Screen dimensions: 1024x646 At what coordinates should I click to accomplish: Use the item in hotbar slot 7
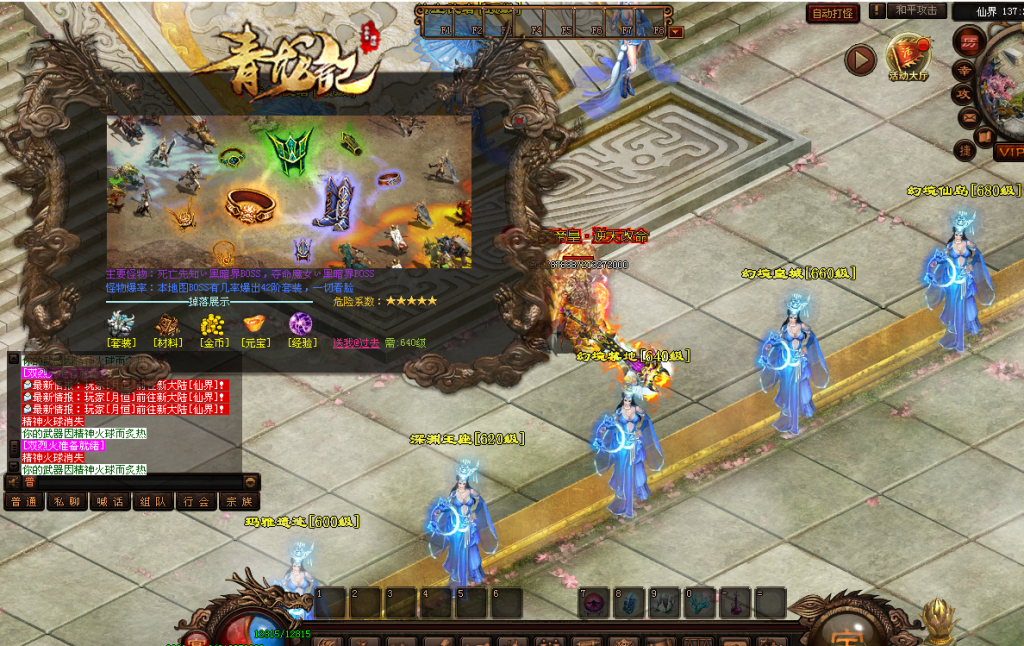(593, 602)
